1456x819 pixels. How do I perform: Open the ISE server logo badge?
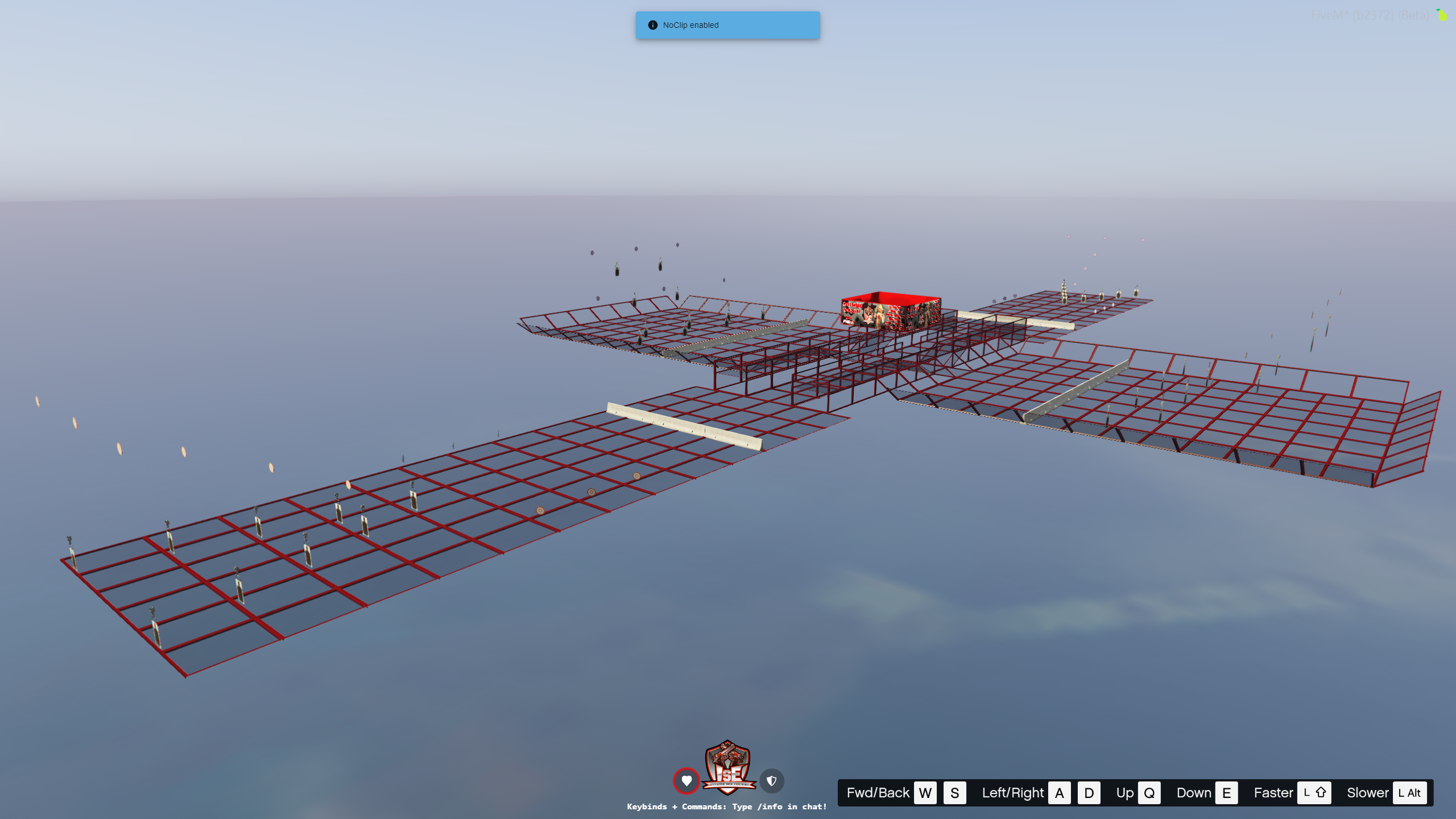[728, 768]
